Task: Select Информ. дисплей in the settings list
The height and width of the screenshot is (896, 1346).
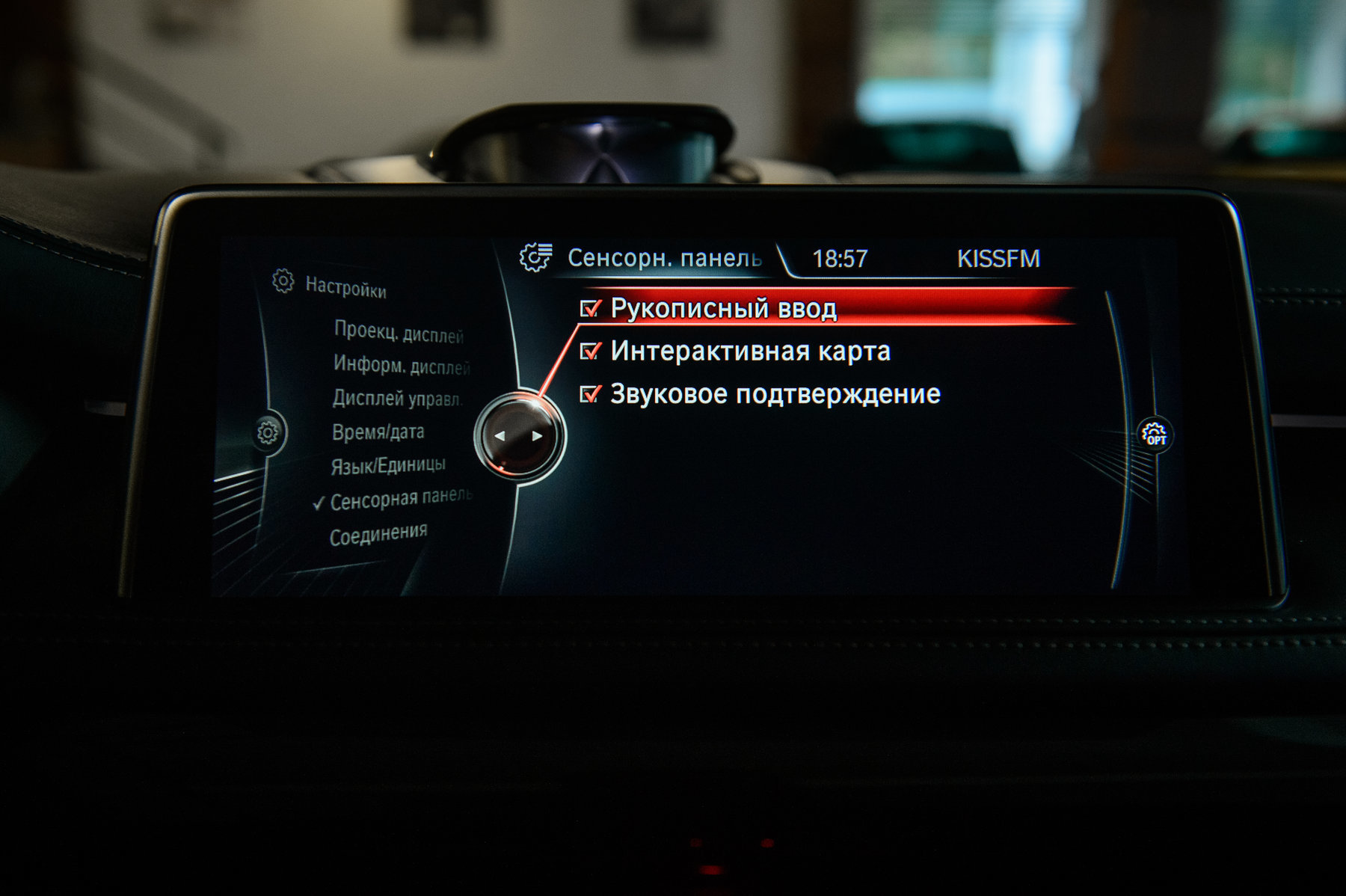Action: click(x=402, y=366)
